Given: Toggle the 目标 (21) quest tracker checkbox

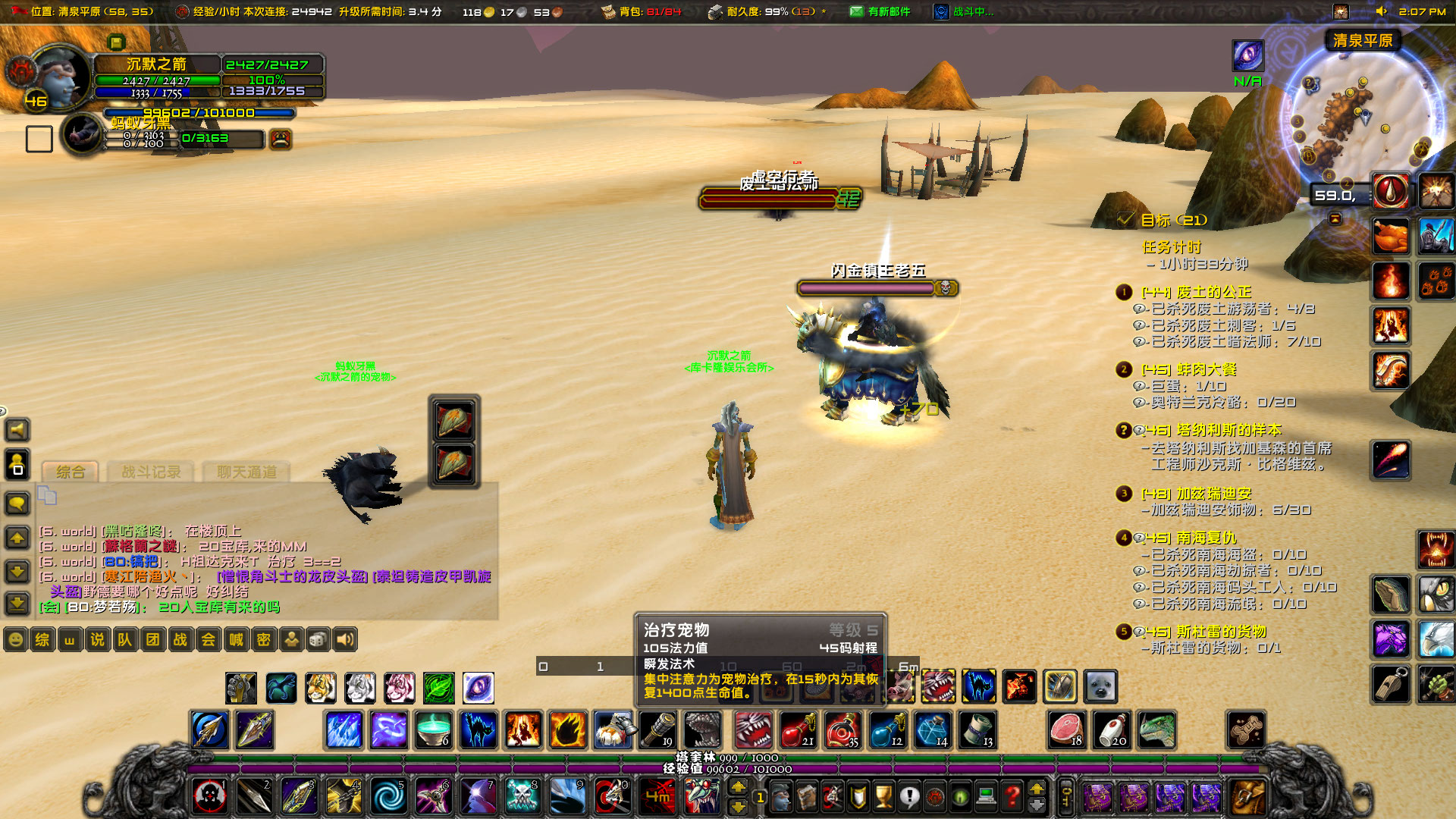Looking at the screenshot, I should pyautogui.click(x=1125, y=220).
